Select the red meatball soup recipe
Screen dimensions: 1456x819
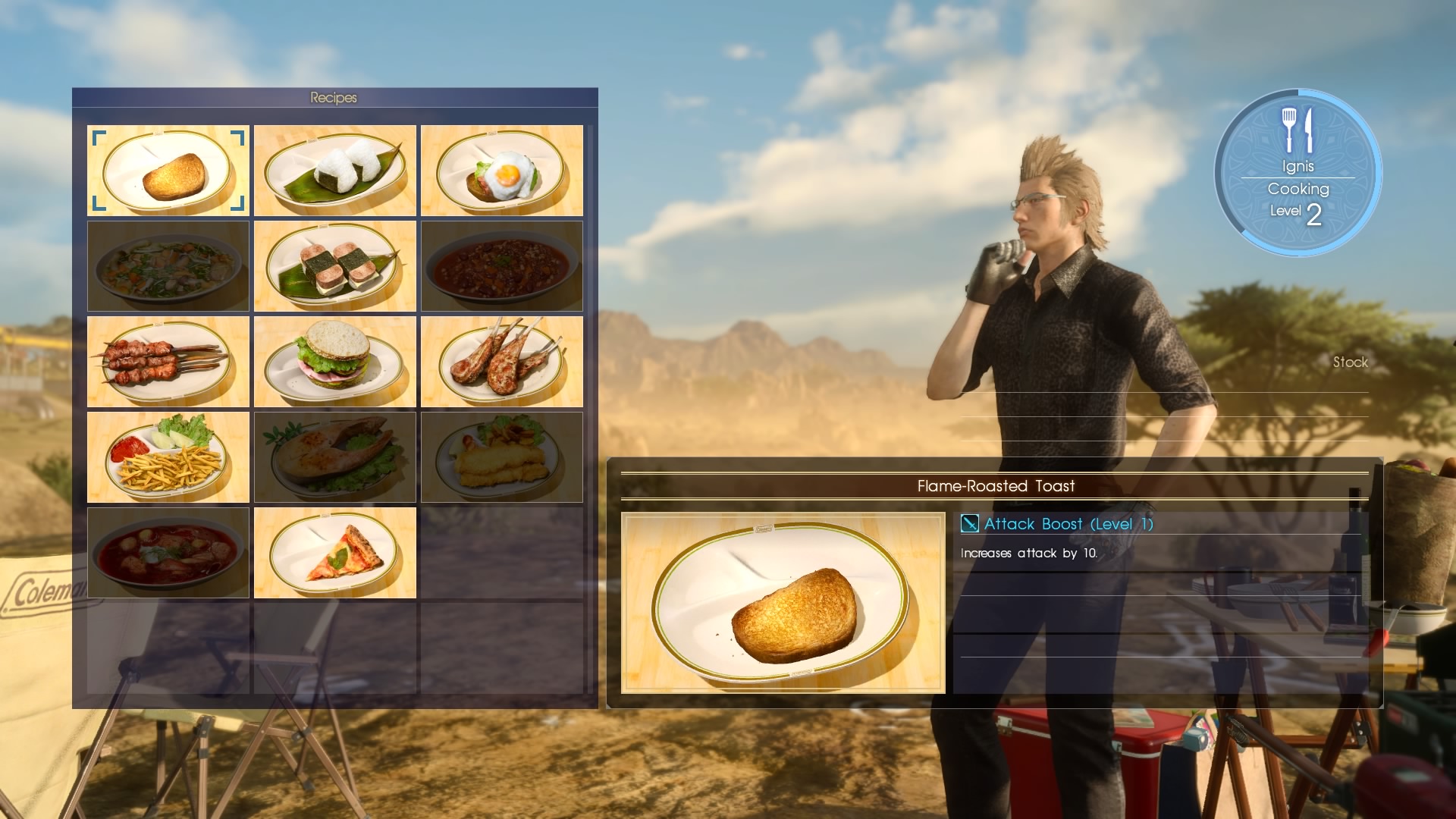(168, 553)
